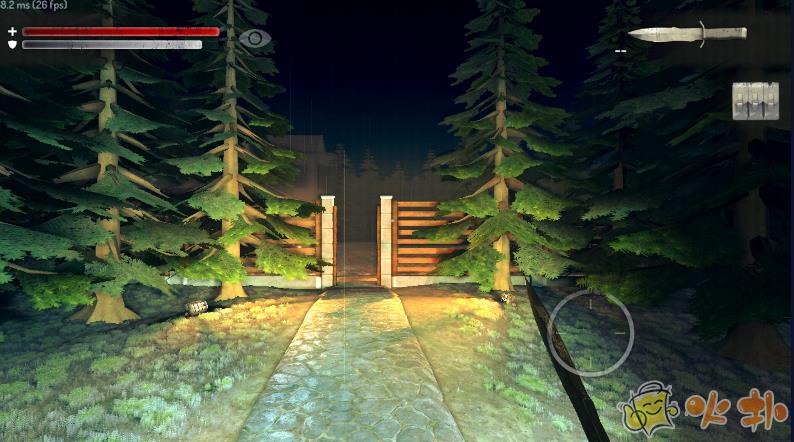Tap the circular on-screen control ring

(590, 333)
